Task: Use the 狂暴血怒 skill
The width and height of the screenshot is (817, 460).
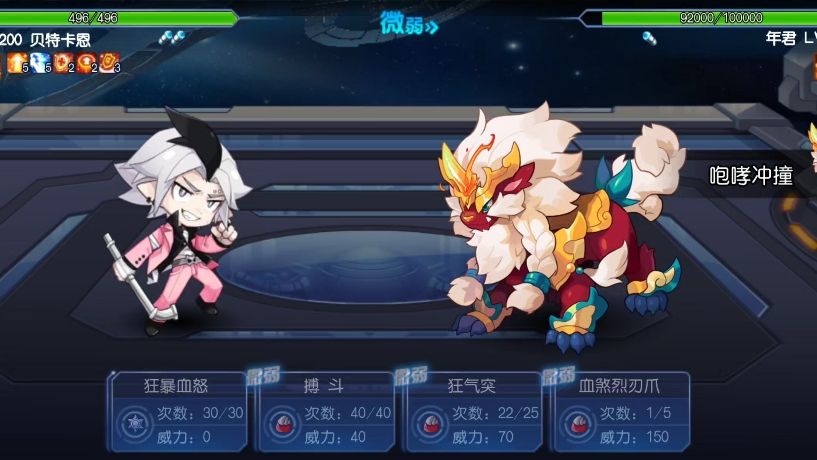Action: click(x=178, y=412)
